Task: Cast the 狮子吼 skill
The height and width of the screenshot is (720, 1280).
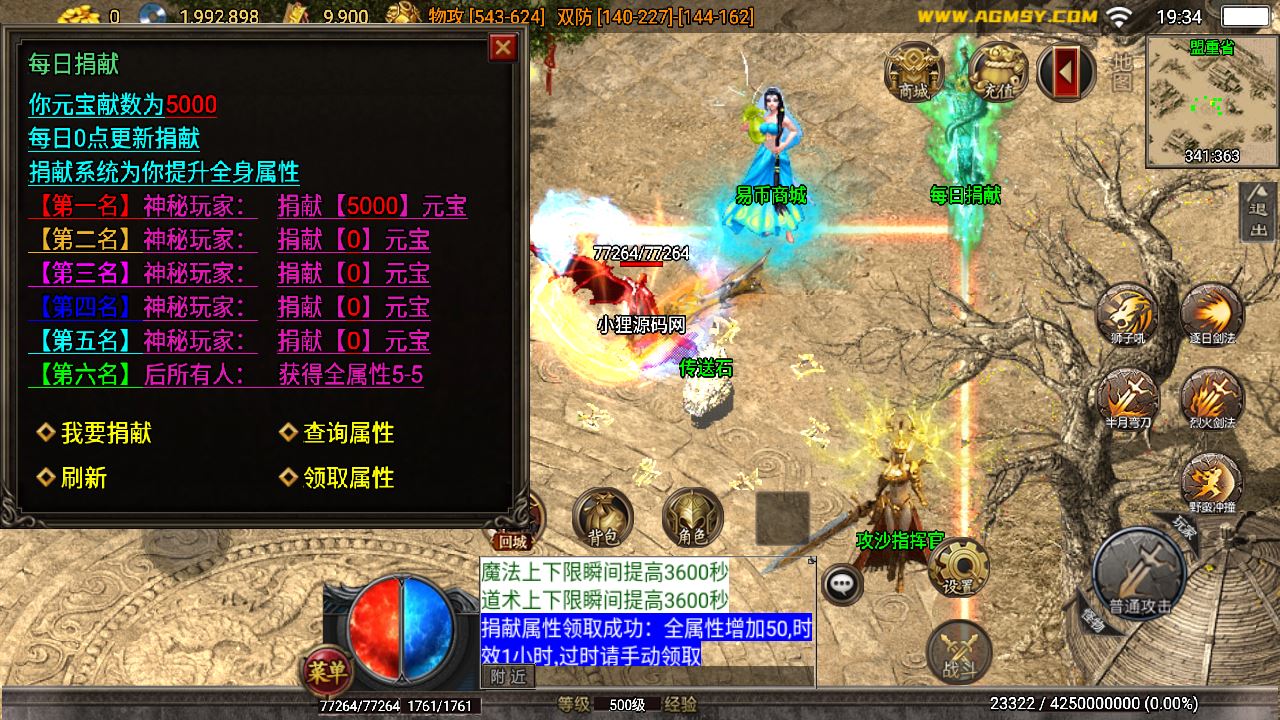Action: [x=1126, y=317]
